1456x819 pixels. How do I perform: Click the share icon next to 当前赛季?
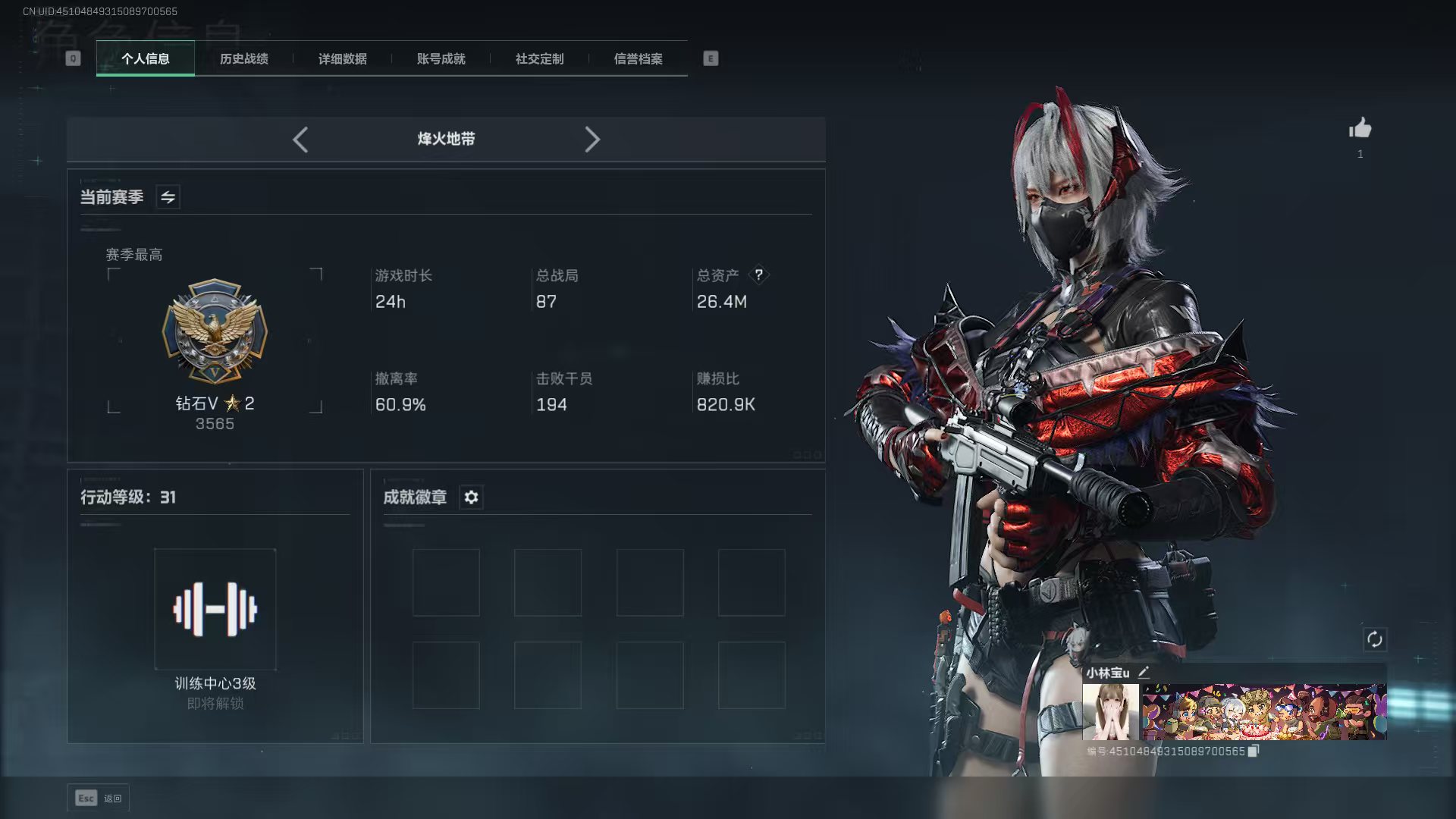click(x=167, y=196)
